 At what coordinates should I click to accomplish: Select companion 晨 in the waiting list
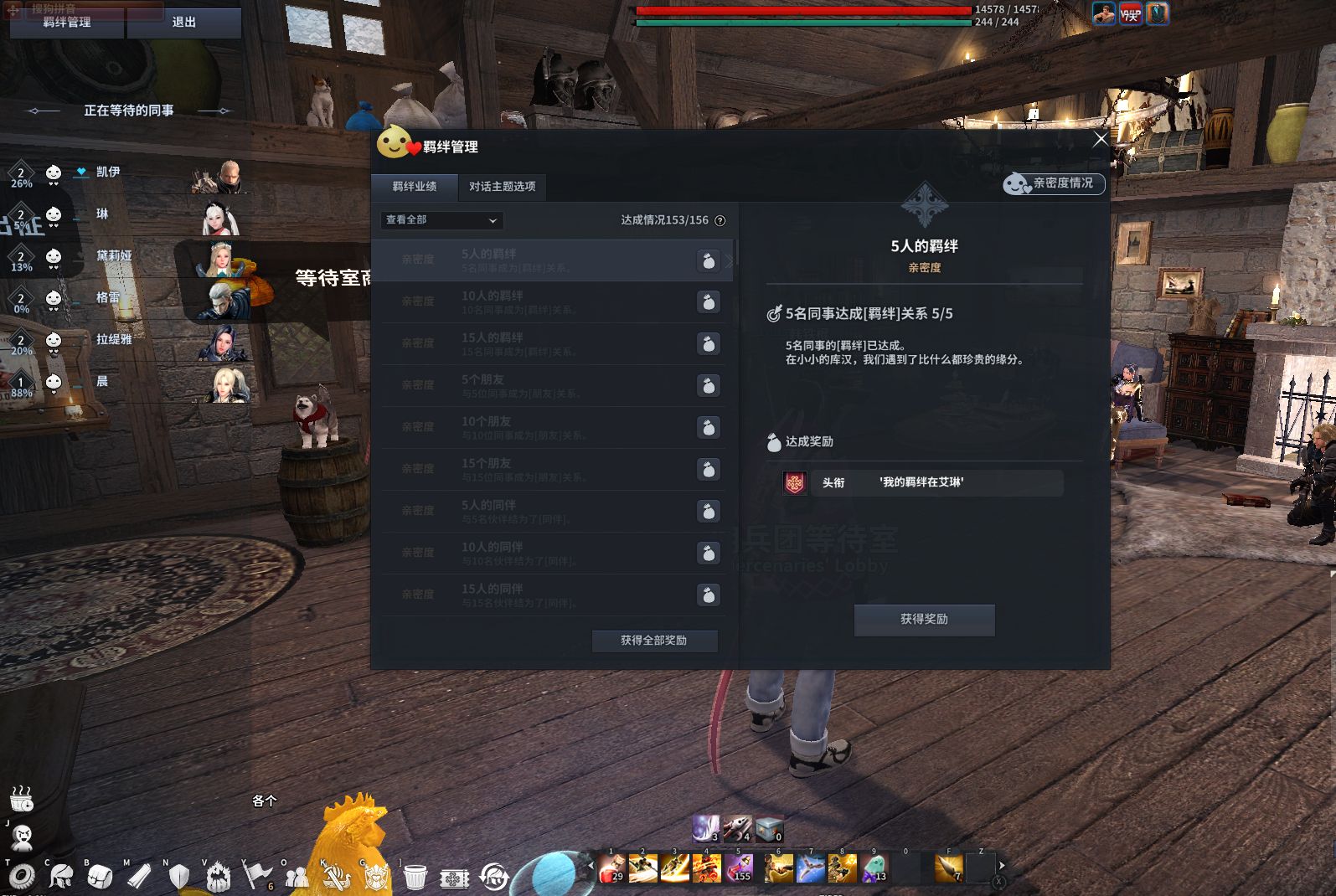pos(102,381)
